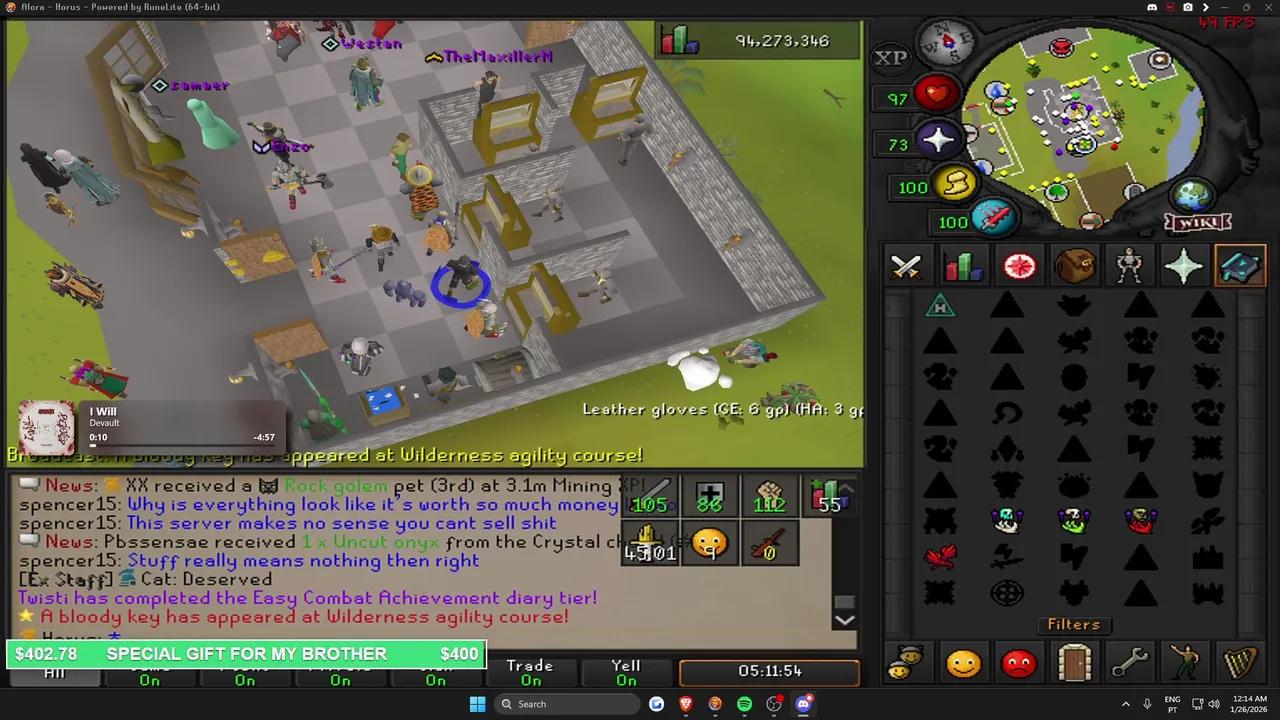The image size is (1280, 720).
Task: Open the Friends list smiley tab
Action: click(x=963, y=663)
